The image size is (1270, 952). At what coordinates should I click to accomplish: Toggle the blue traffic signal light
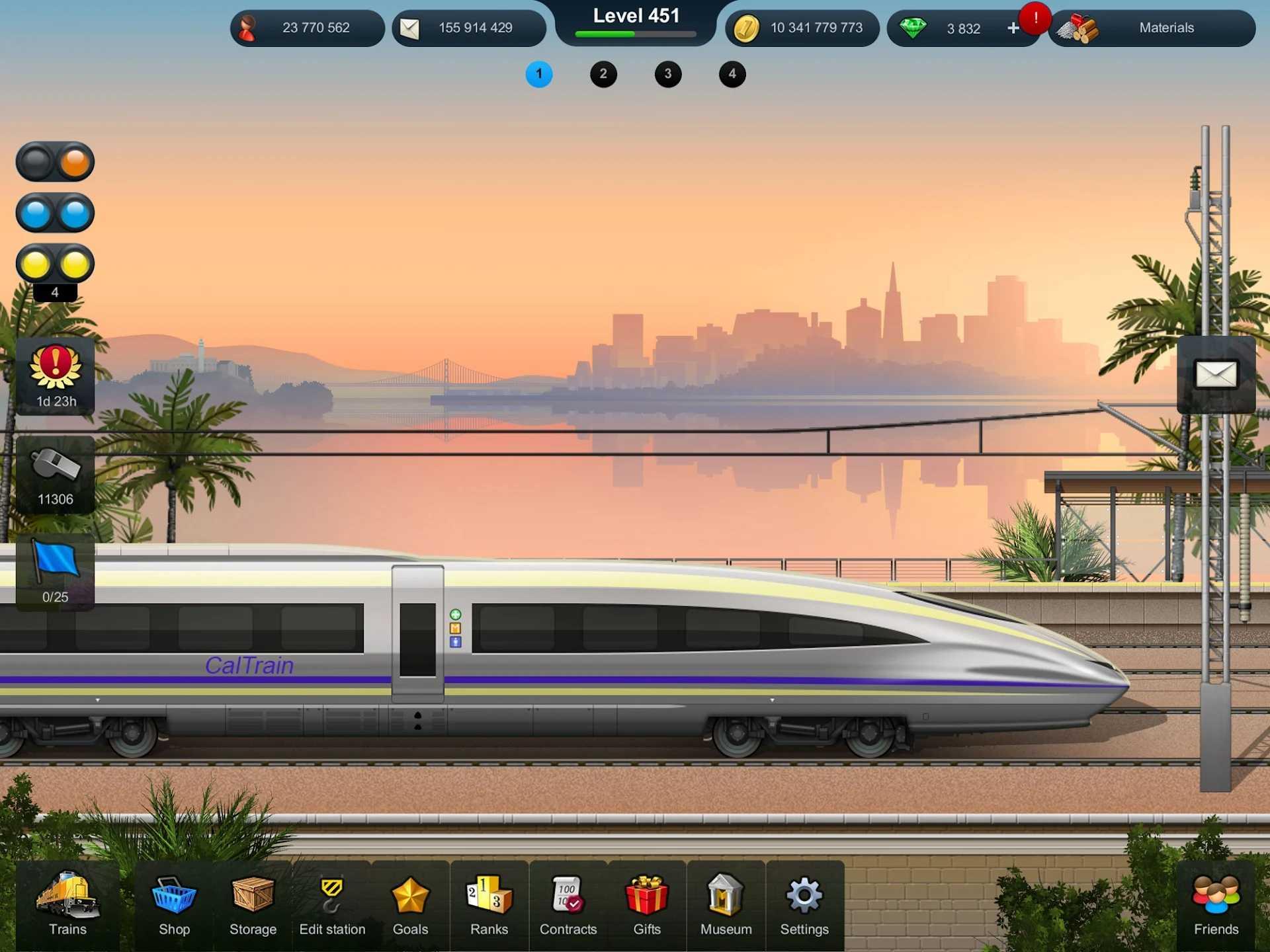tap(56, 213)
